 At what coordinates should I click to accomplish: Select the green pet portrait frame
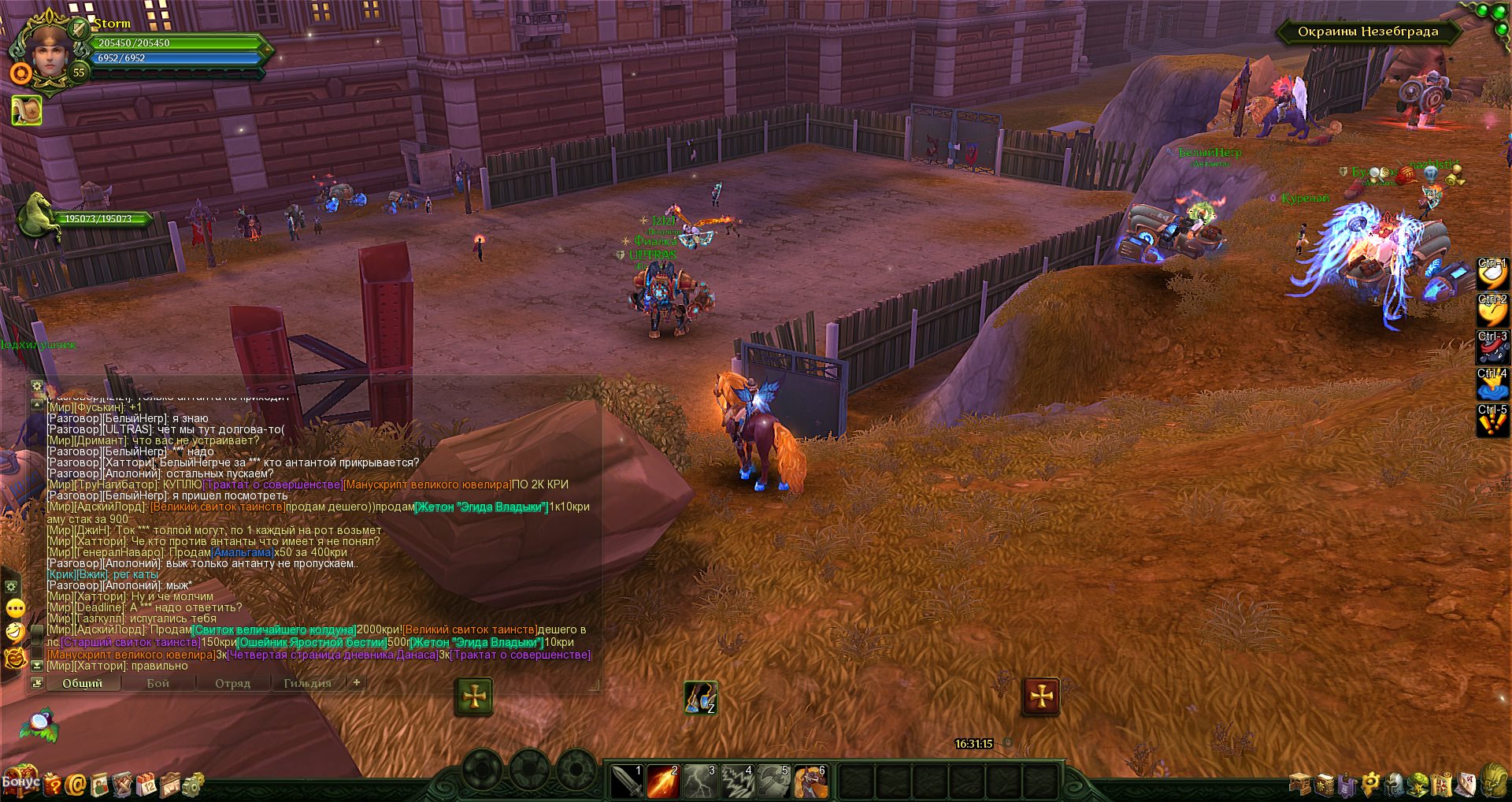37,214
